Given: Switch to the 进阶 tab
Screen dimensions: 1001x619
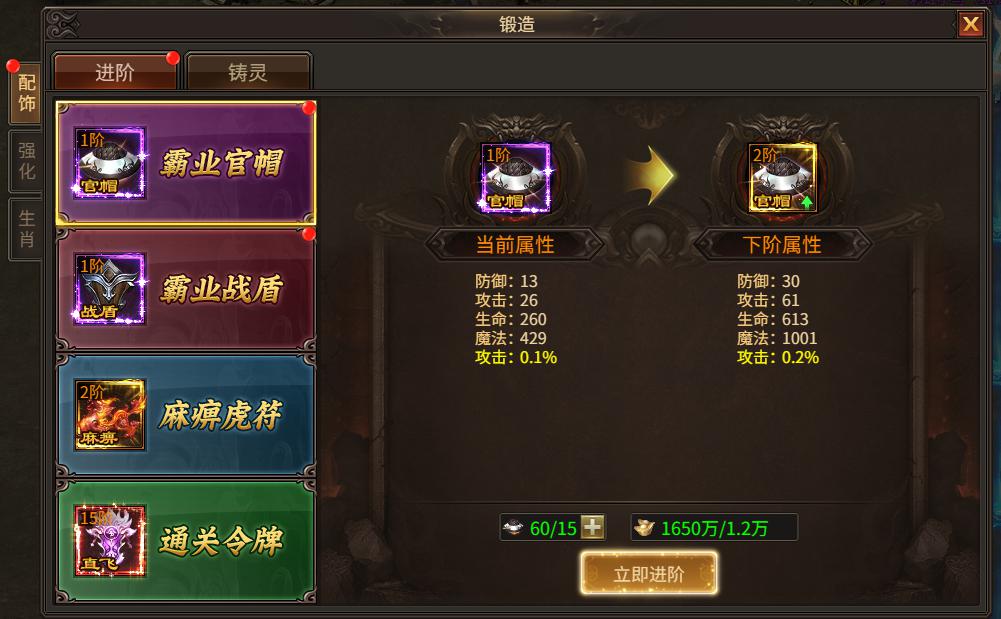Looking at the screenshot, I should 115,73.
